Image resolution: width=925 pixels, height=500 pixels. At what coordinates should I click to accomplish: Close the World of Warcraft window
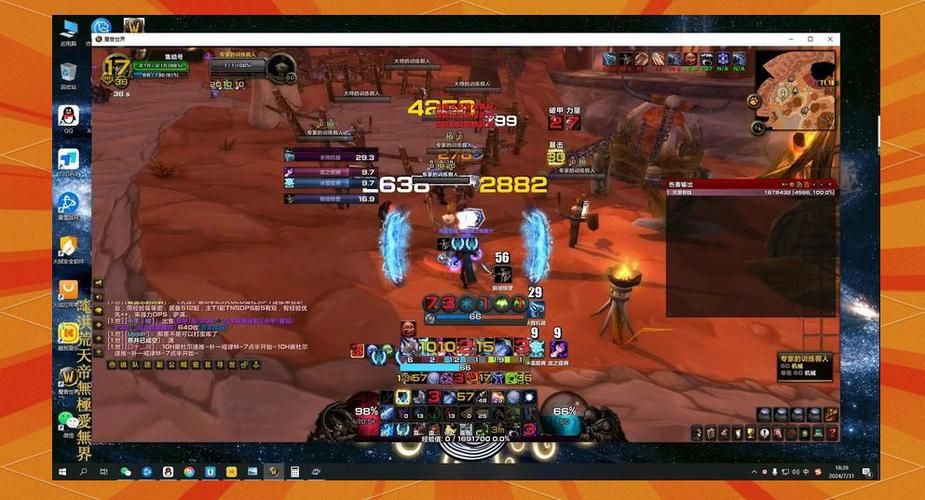point(830,39)
